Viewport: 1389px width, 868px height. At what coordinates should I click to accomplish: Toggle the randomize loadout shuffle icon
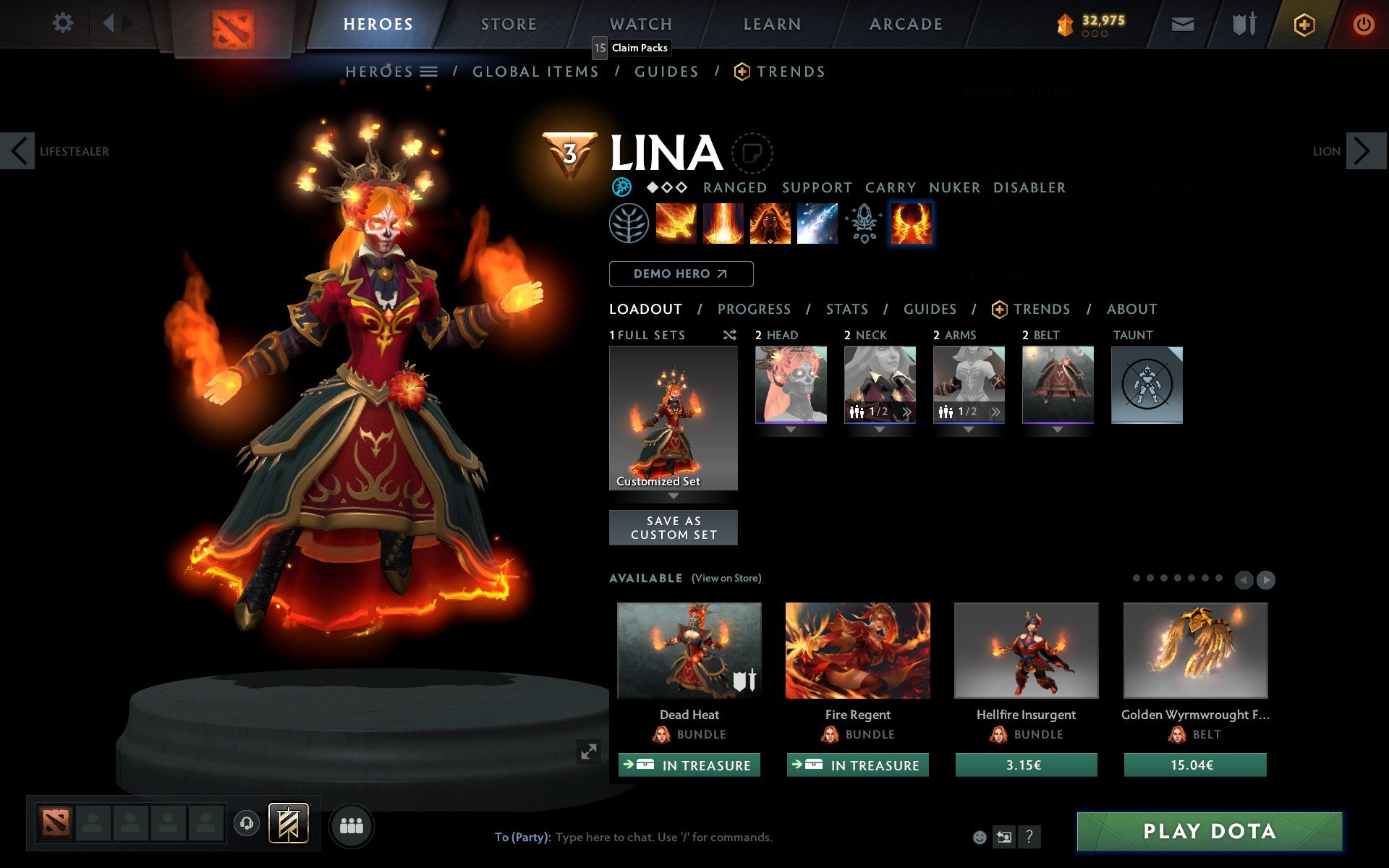(729, 335)
